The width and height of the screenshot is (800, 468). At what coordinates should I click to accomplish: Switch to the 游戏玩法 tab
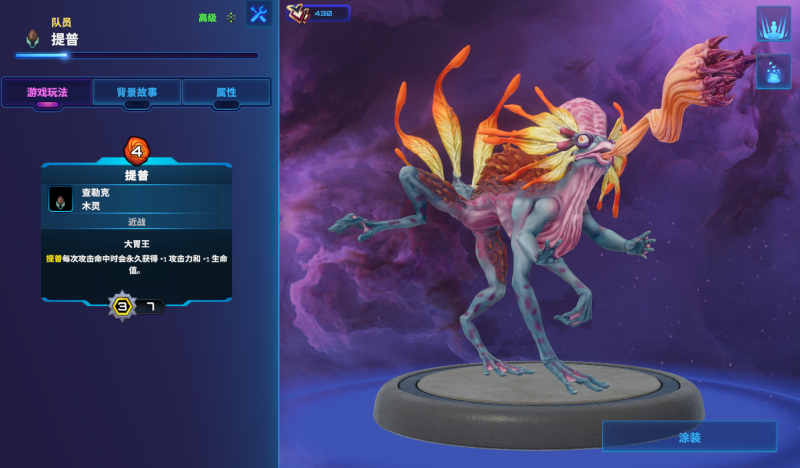[47, 92]
